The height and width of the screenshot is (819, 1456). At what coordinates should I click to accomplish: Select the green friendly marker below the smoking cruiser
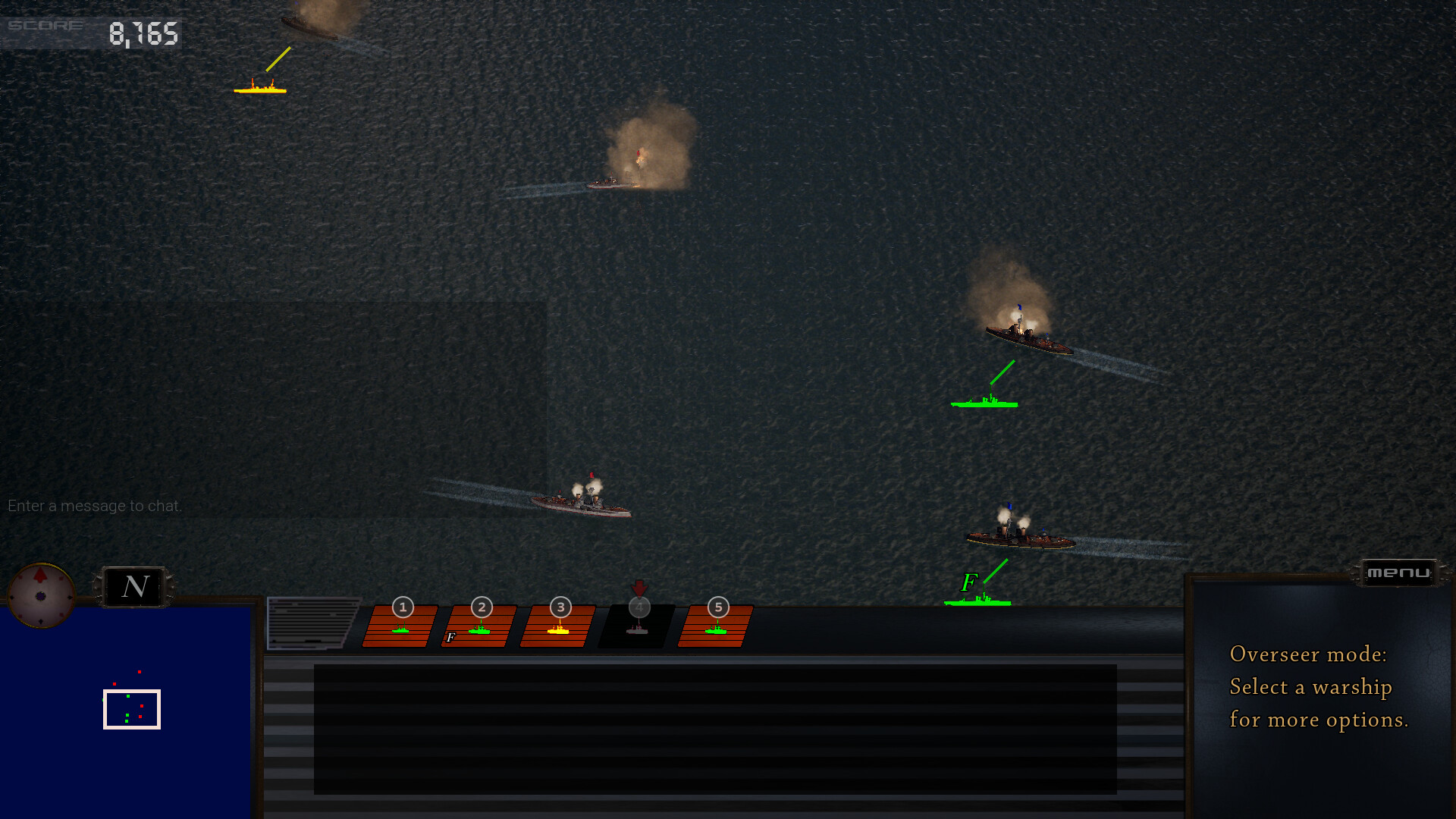tap(984, 402)
